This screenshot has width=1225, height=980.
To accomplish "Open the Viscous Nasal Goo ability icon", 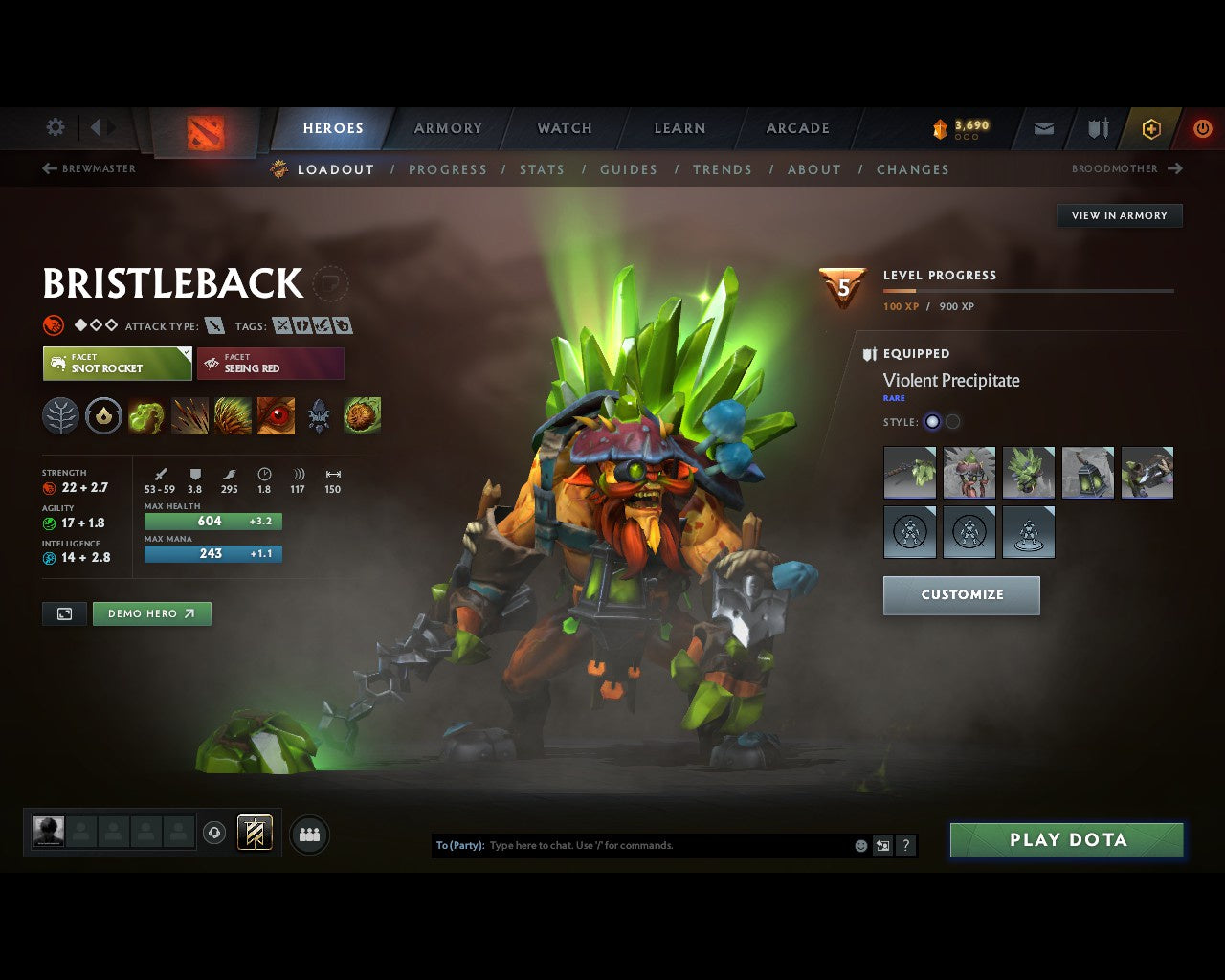I will click(145, 415).
